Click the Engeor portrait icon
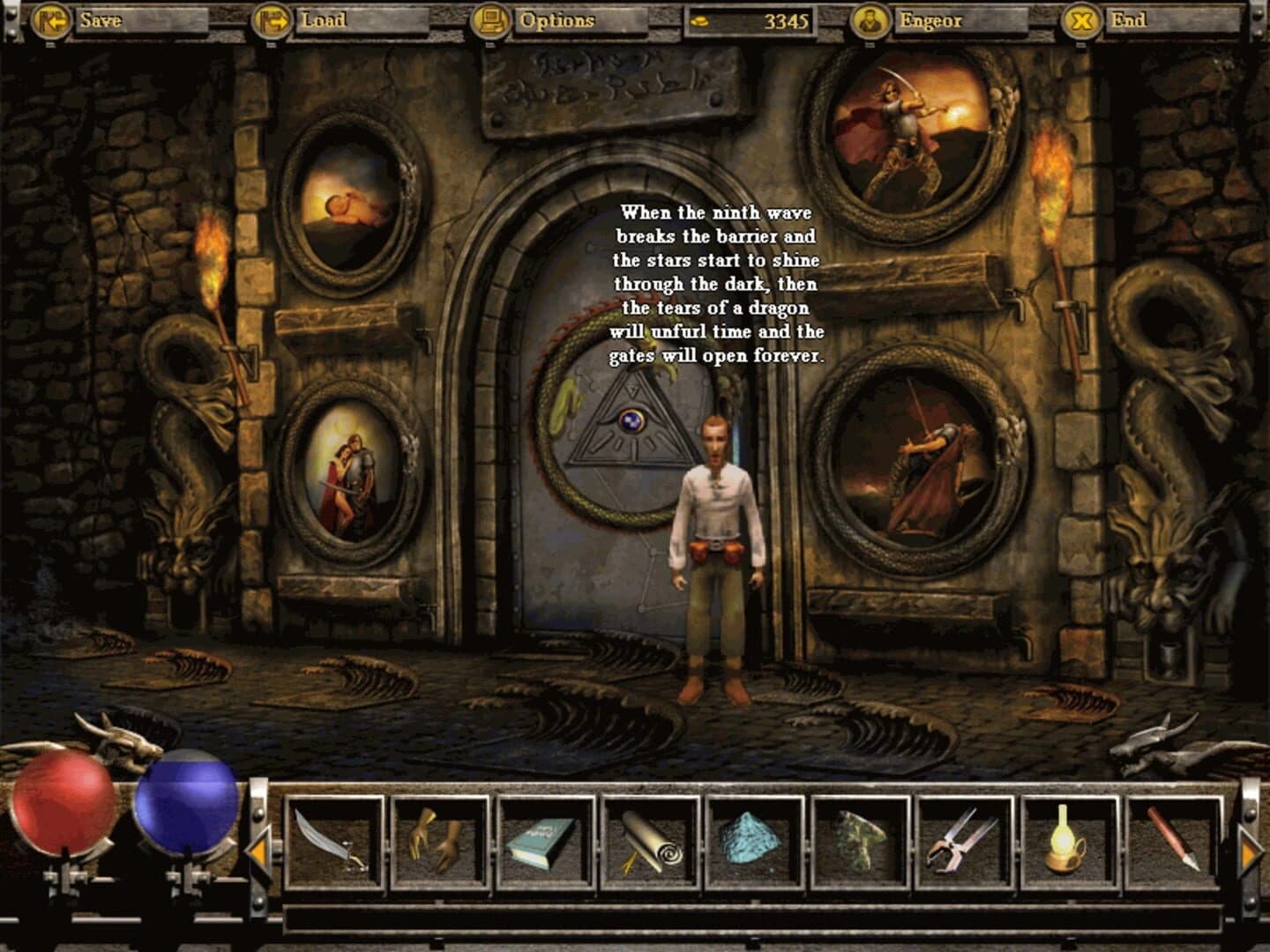 (870, 19)
